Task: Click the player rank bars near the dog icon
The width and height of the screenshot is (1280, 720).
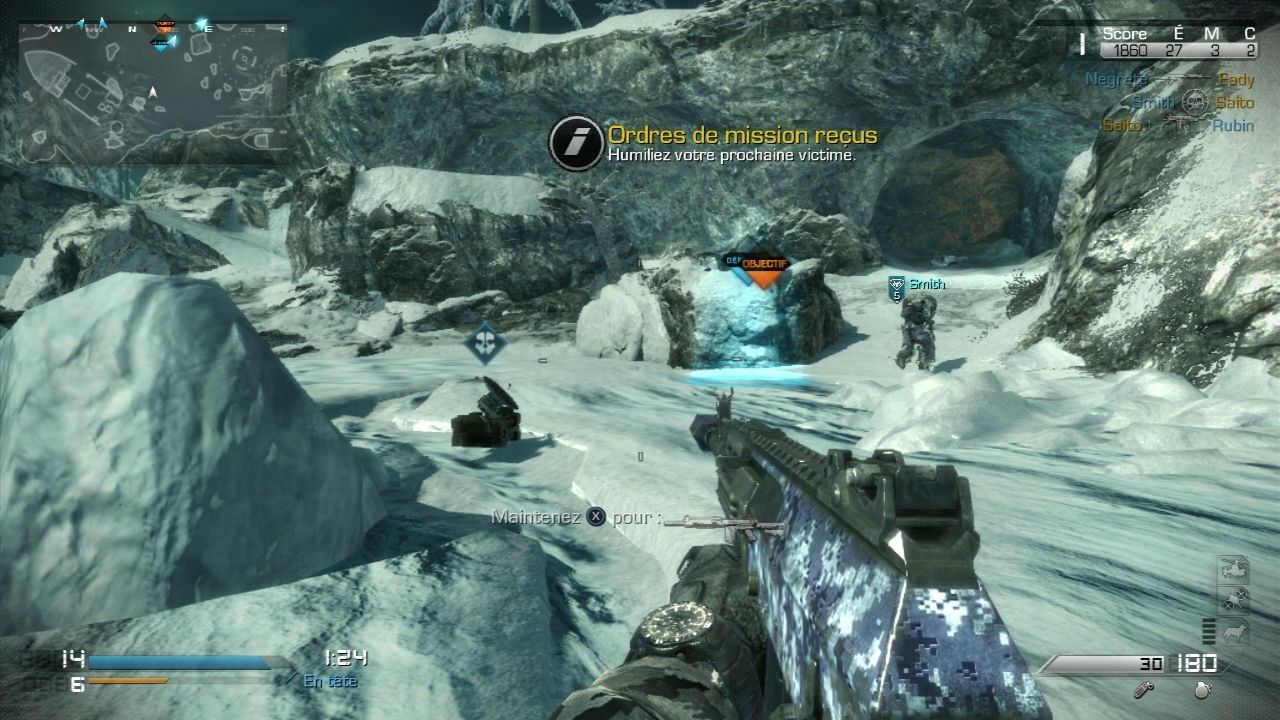Action: pyautogui.click(x=1209, y=631)
